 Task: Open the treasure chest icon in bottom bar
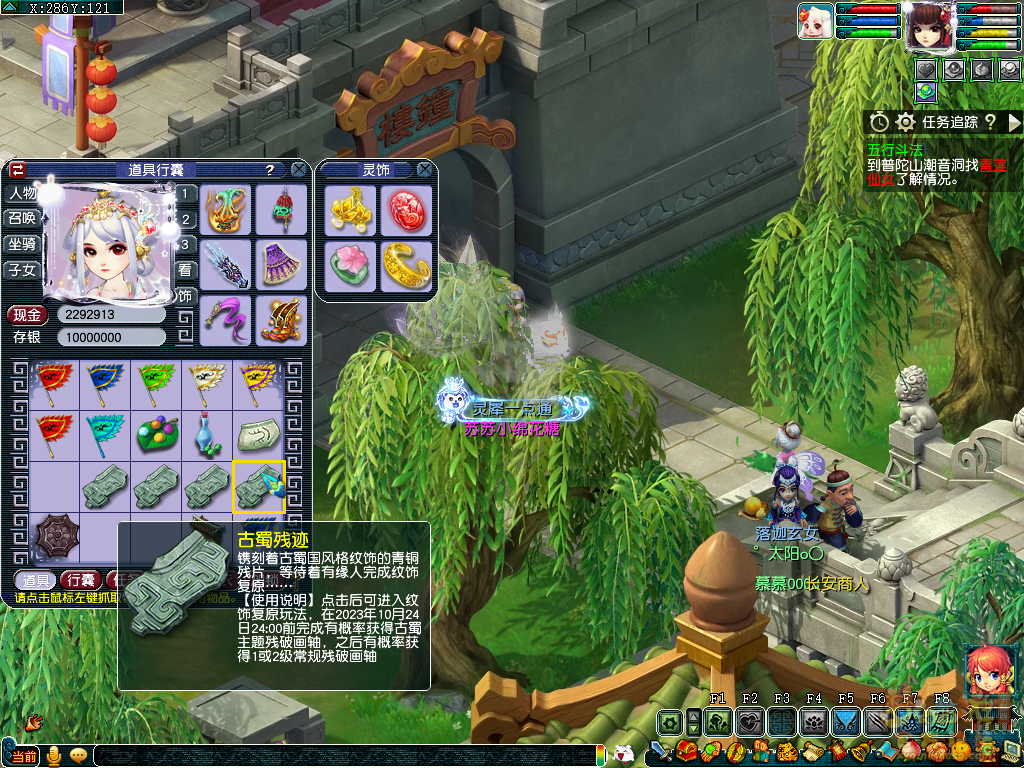tap(686, 751)
